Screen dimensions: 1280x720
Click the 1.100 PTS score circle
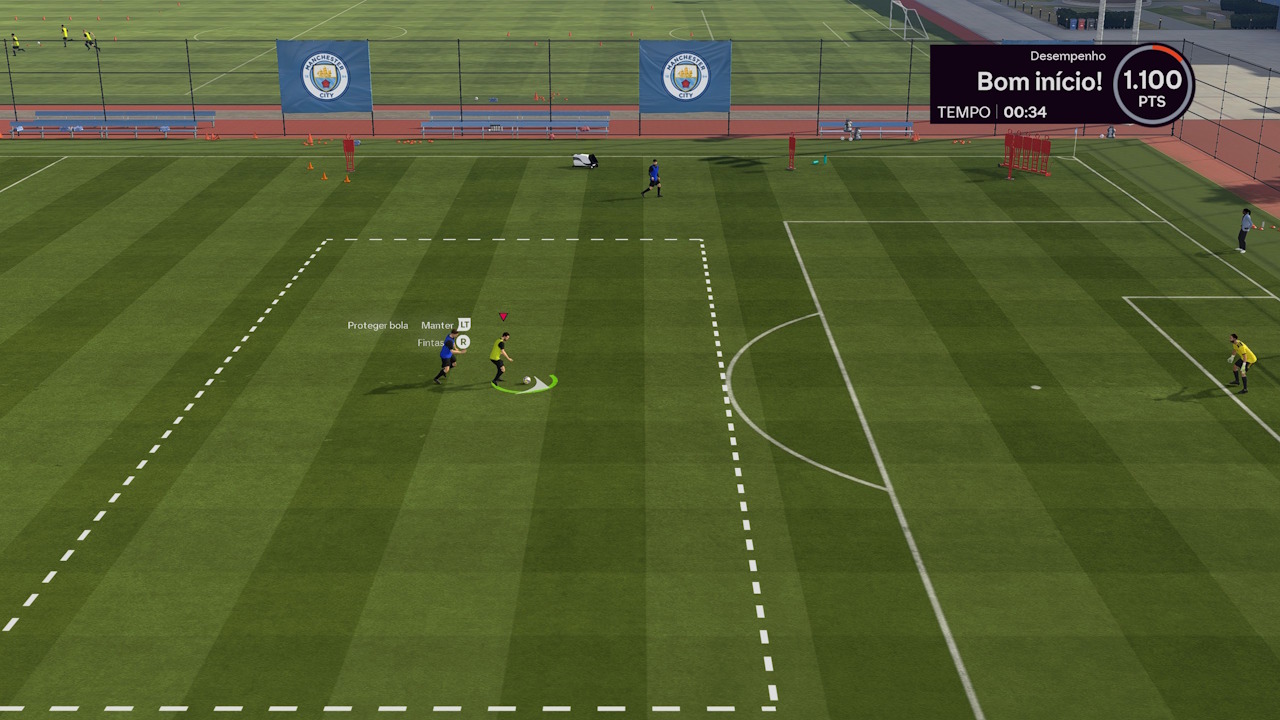pyautogui.click(x=1150, y=85)
